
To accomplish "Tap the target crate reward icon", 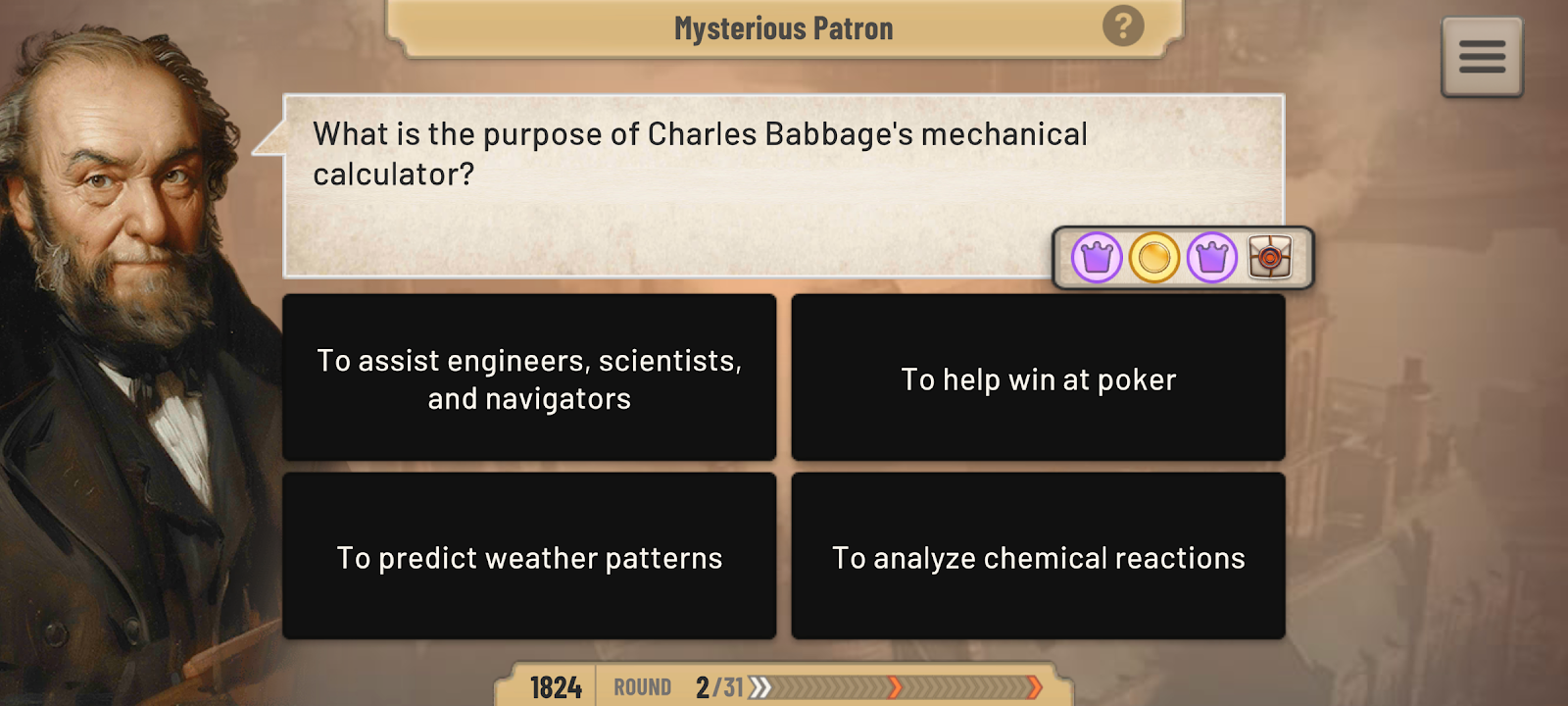I will click(1269, 258).
